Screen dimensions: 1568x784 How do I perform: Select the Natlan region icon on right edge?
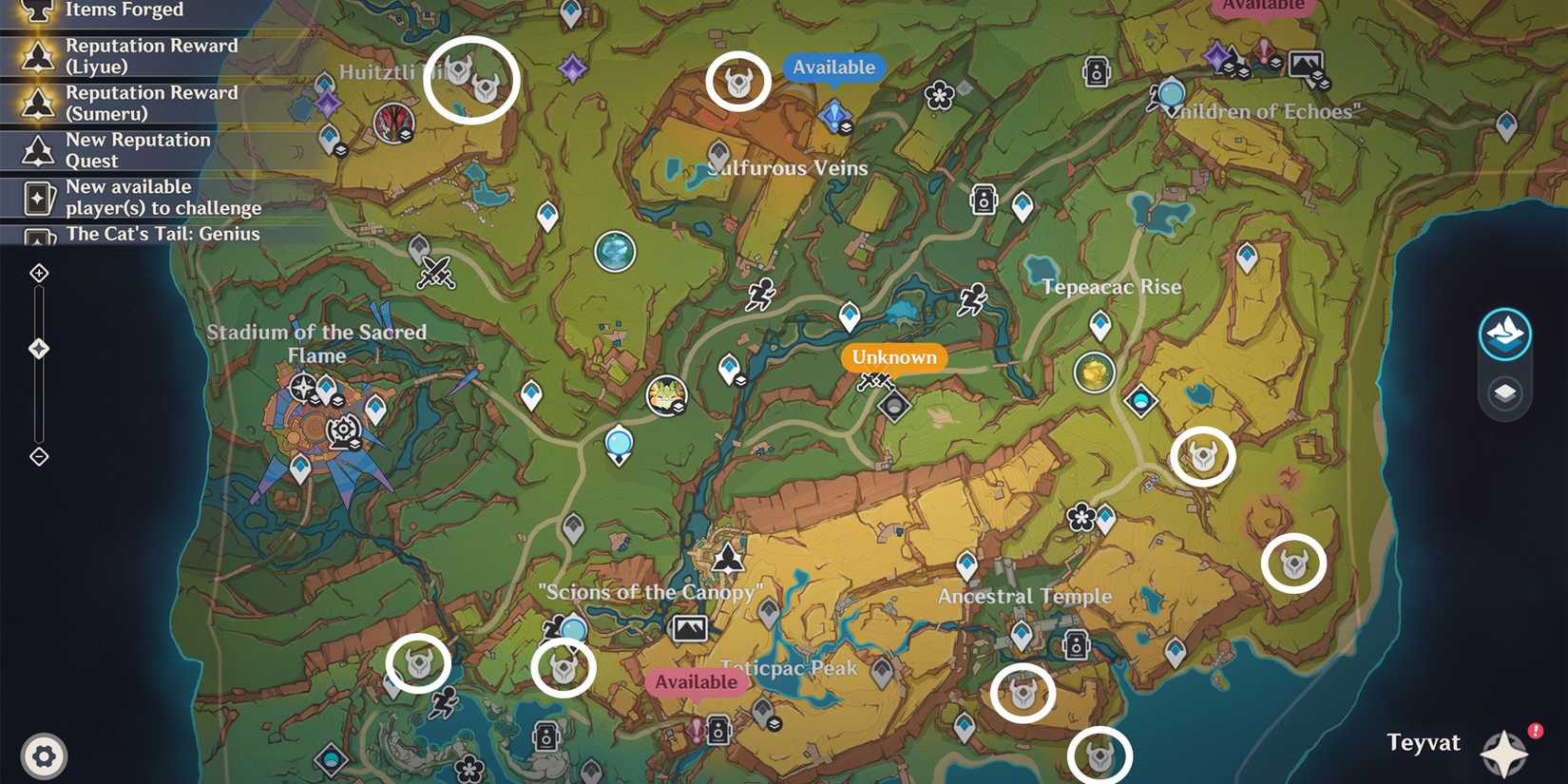click(x=1505, y=335)
